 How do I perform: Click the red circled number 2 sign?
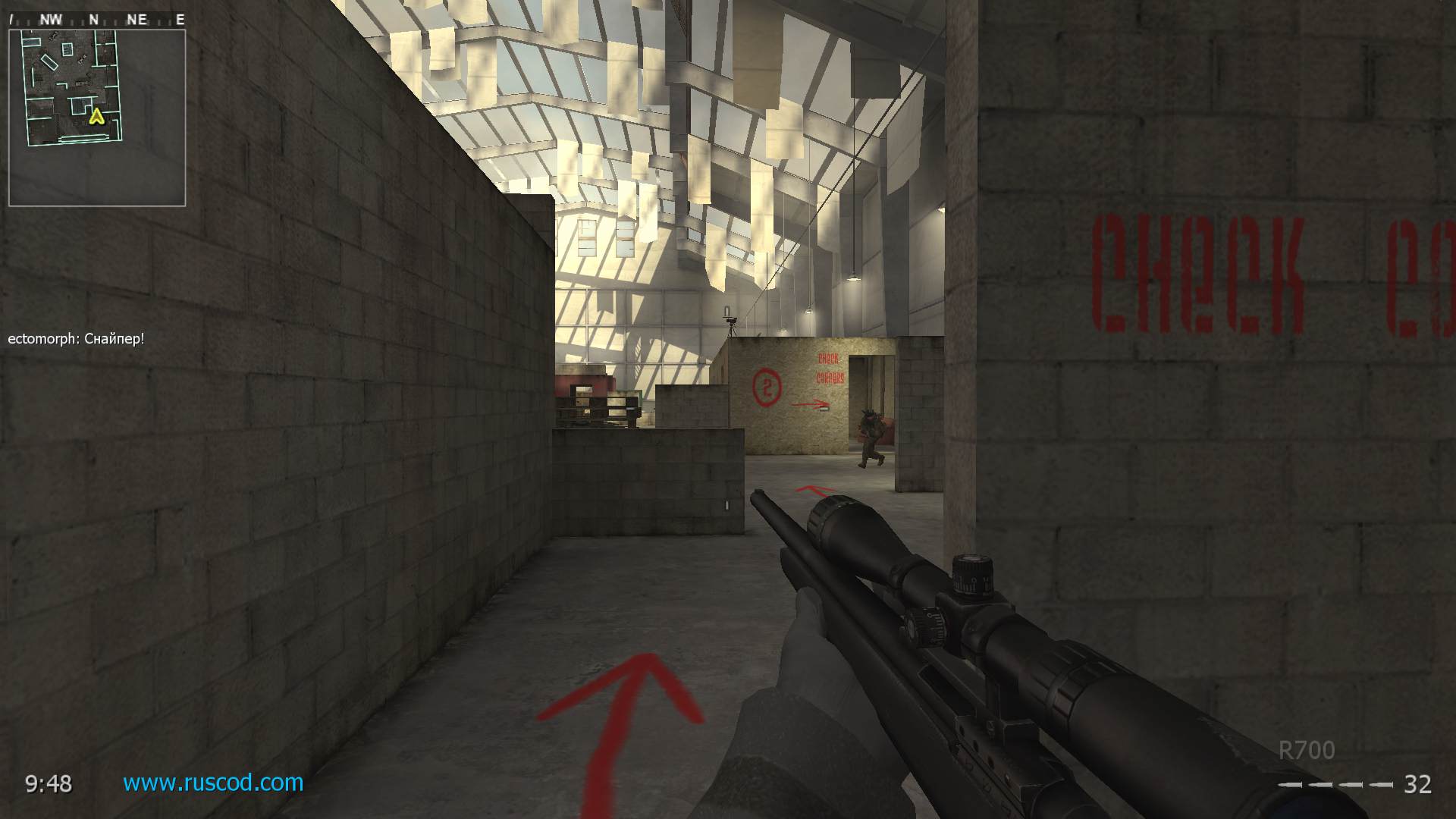click(x=768, y=385)
